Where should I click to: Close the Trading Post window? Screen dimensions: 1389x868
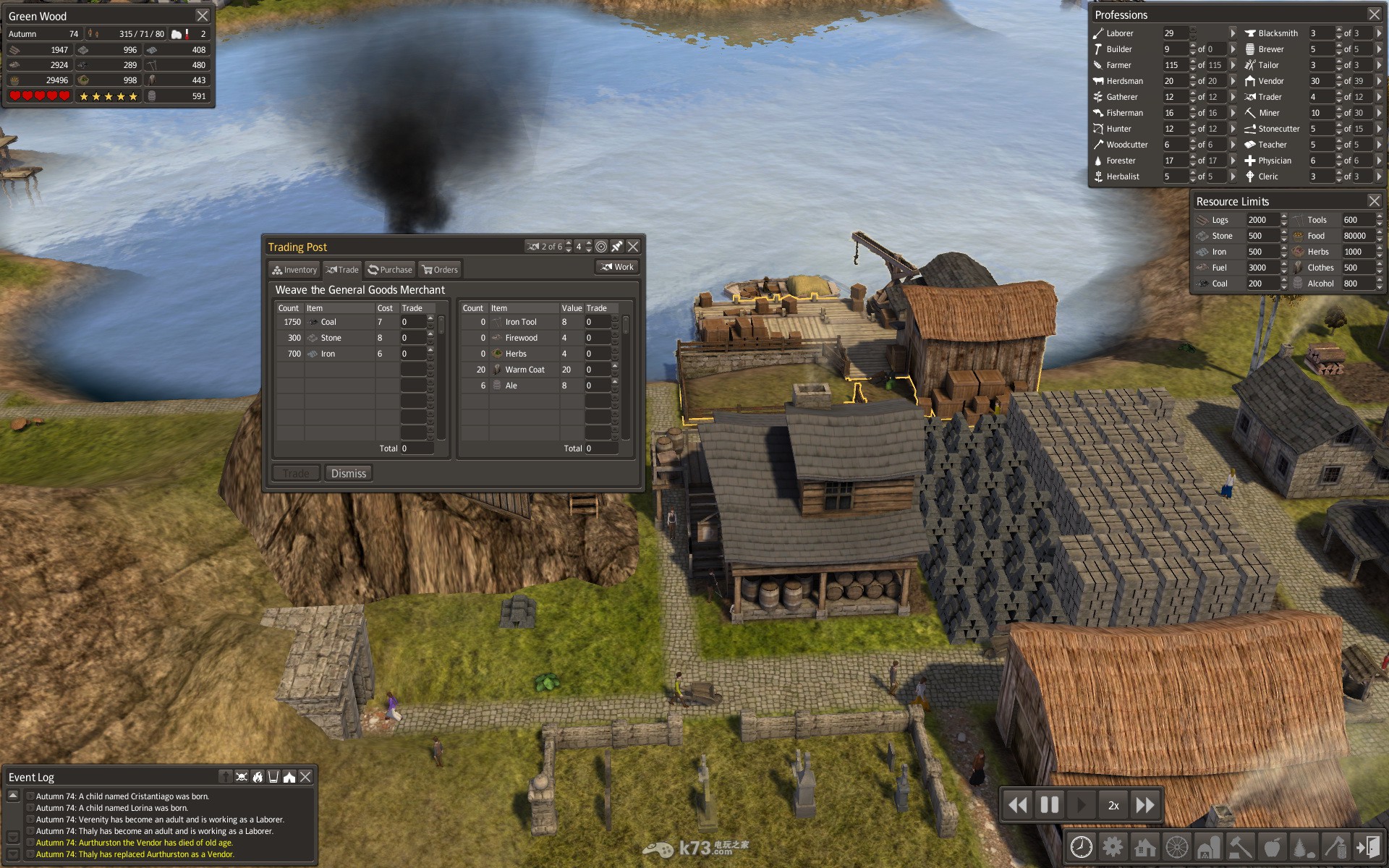pos(633,247)
